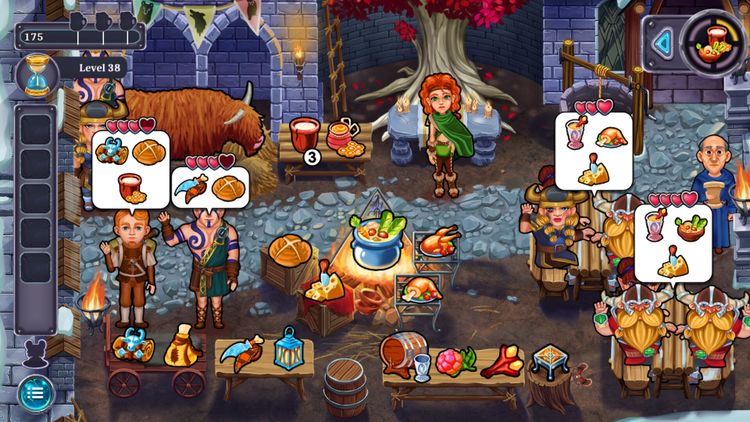Image resolution: width=750 pixels, height=422 pixels.
Task: Grab the roast chicken from upper rack
Action: (438, 241)
